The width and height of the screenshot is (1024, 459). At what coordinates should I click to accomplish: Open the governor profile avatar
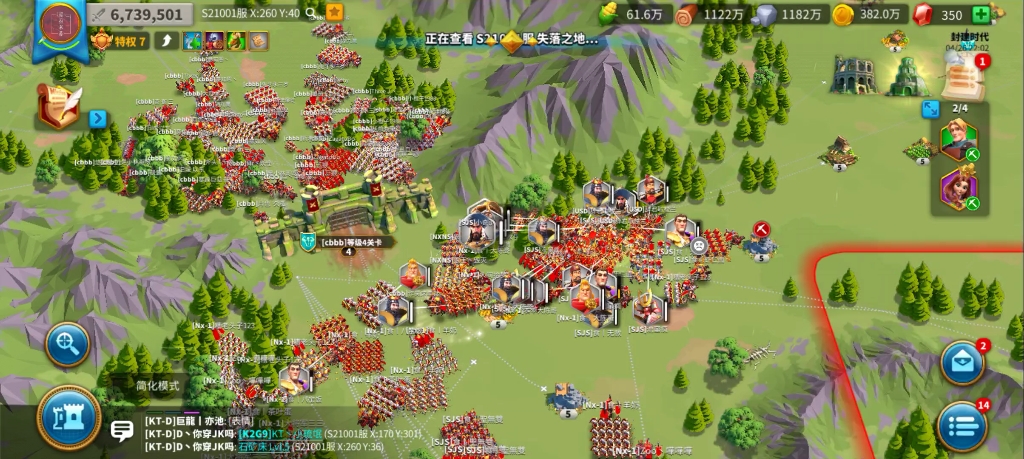[55, 27]
